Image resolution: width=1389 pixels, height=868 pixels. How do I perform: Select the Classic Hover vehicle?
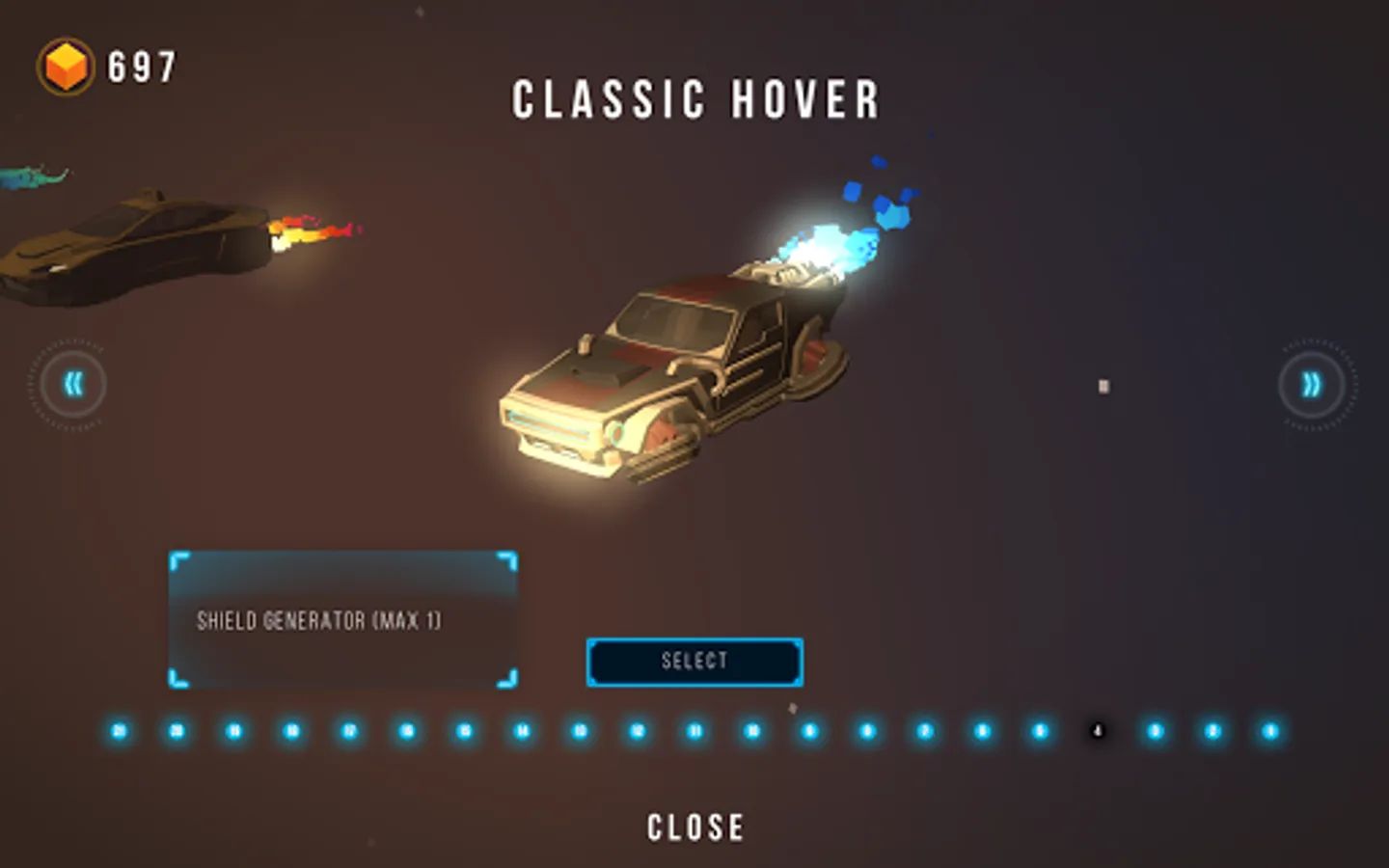point(694,662)
